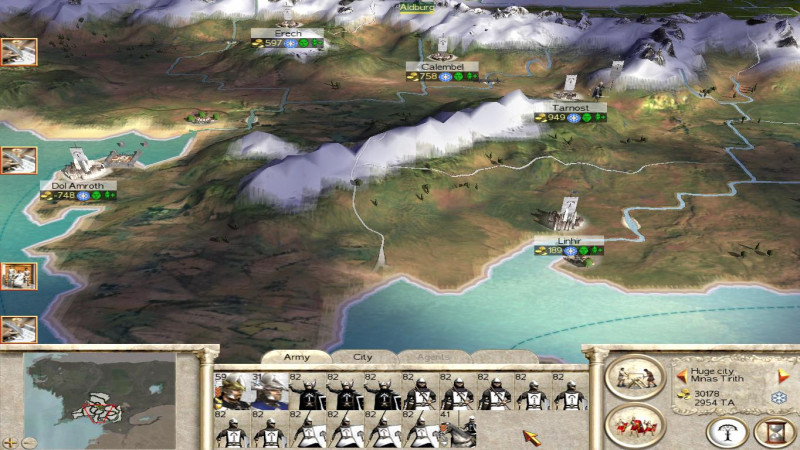Go to previous settlement with left arrow
The height and width of the screenshot is (450, 800).
click(681, 376)
